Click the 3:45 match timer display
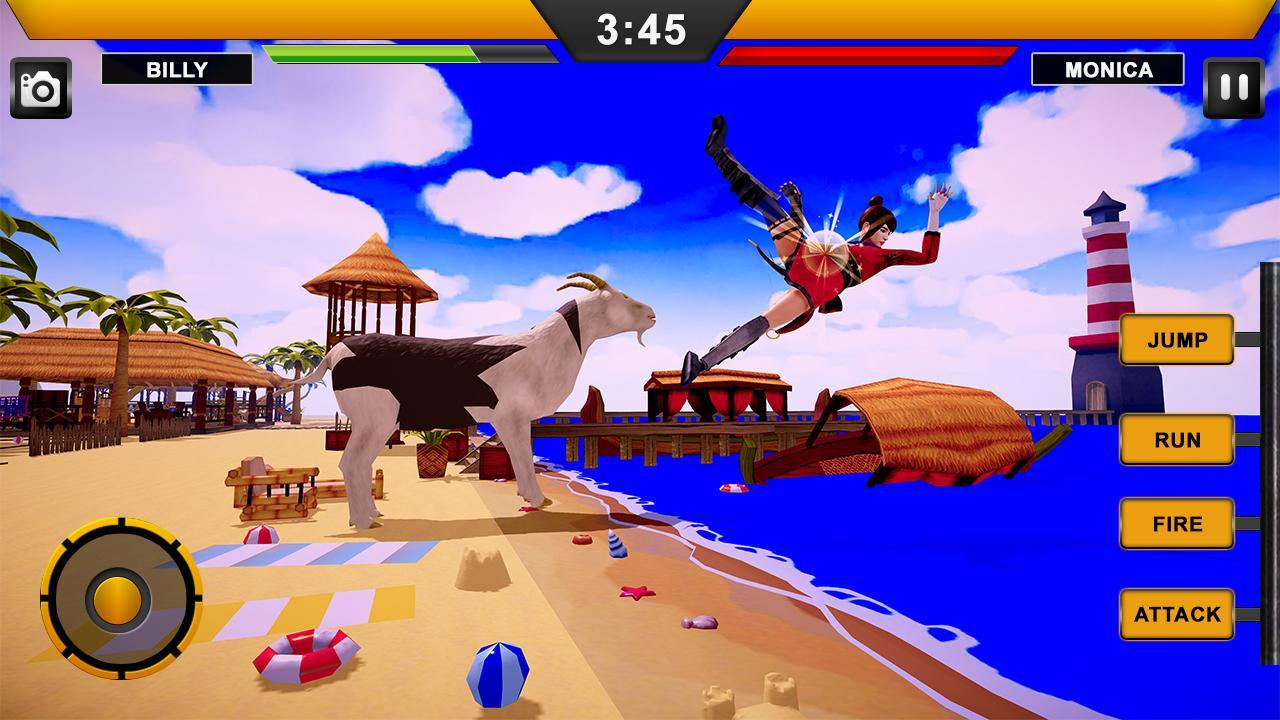Screen dimensions: 1280x720 point(640,30)
